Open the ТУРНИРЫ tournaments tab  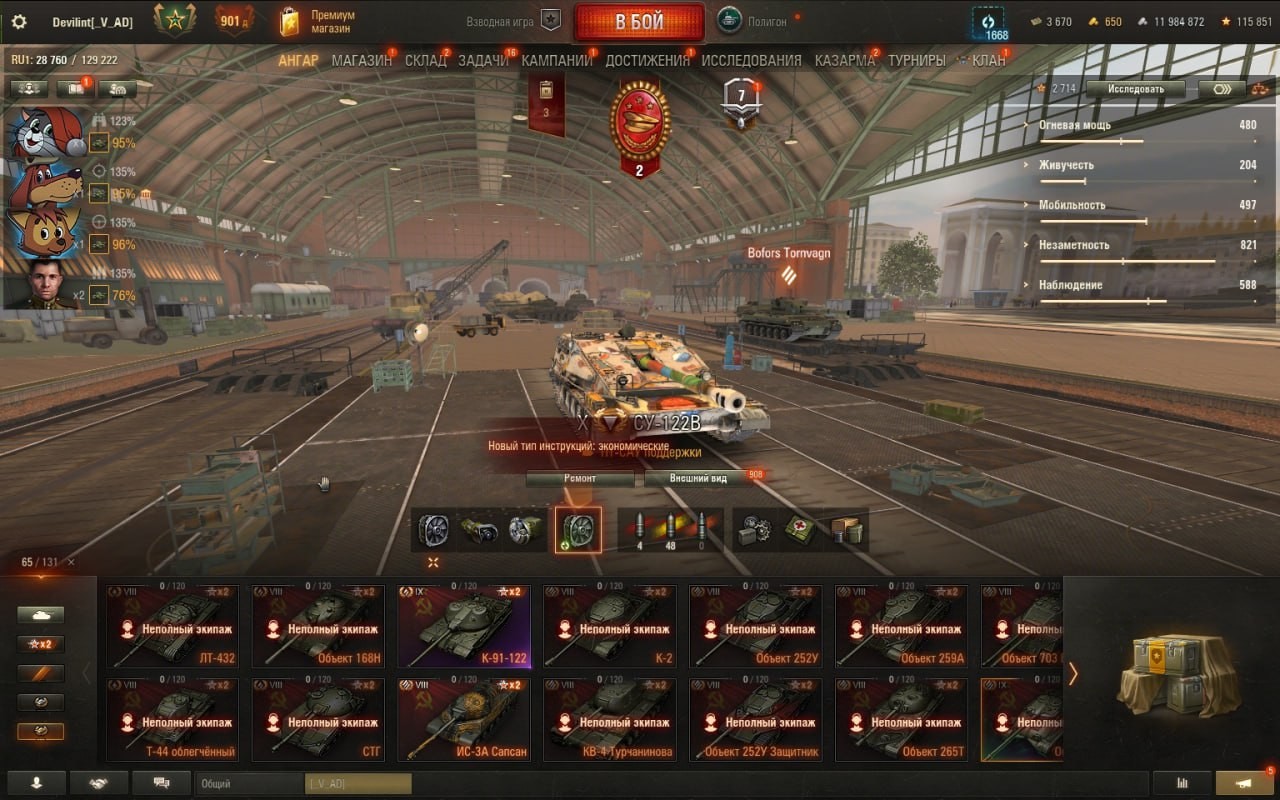tap(916, 60)
